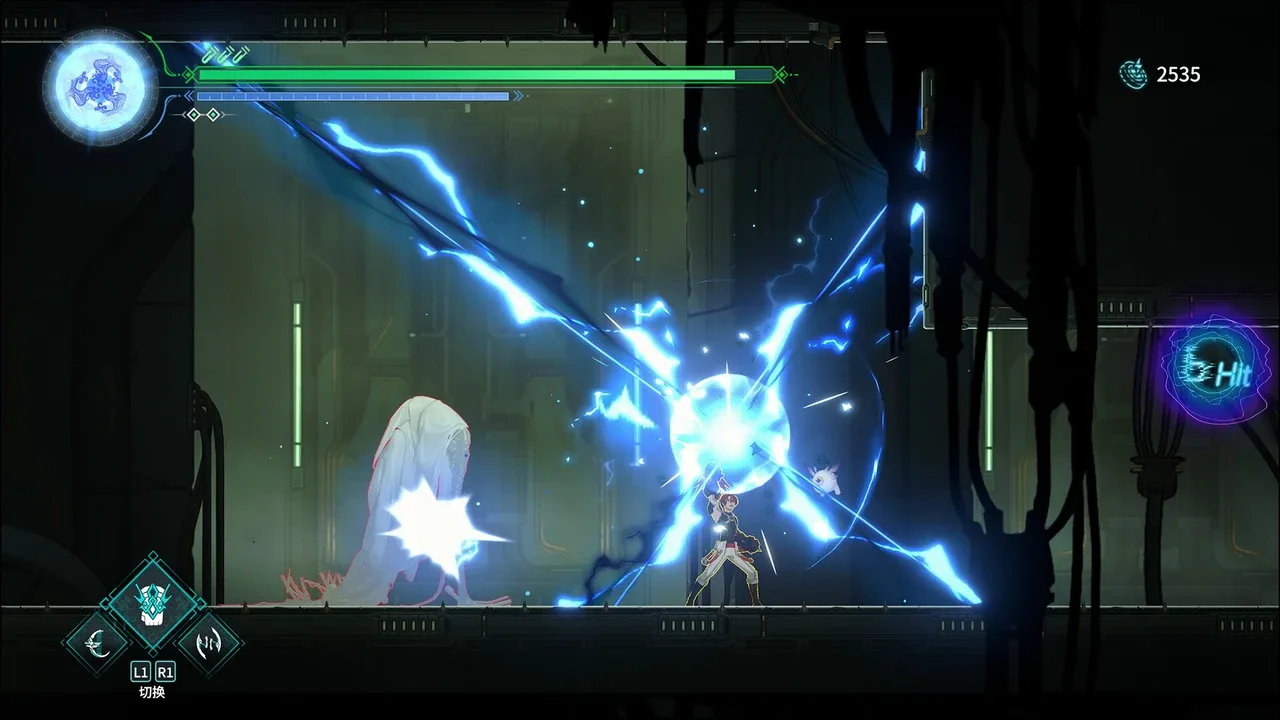Choose the twin curved blades weapon
The width and height of the screenshot is (1280, 720).
point(210,641)
